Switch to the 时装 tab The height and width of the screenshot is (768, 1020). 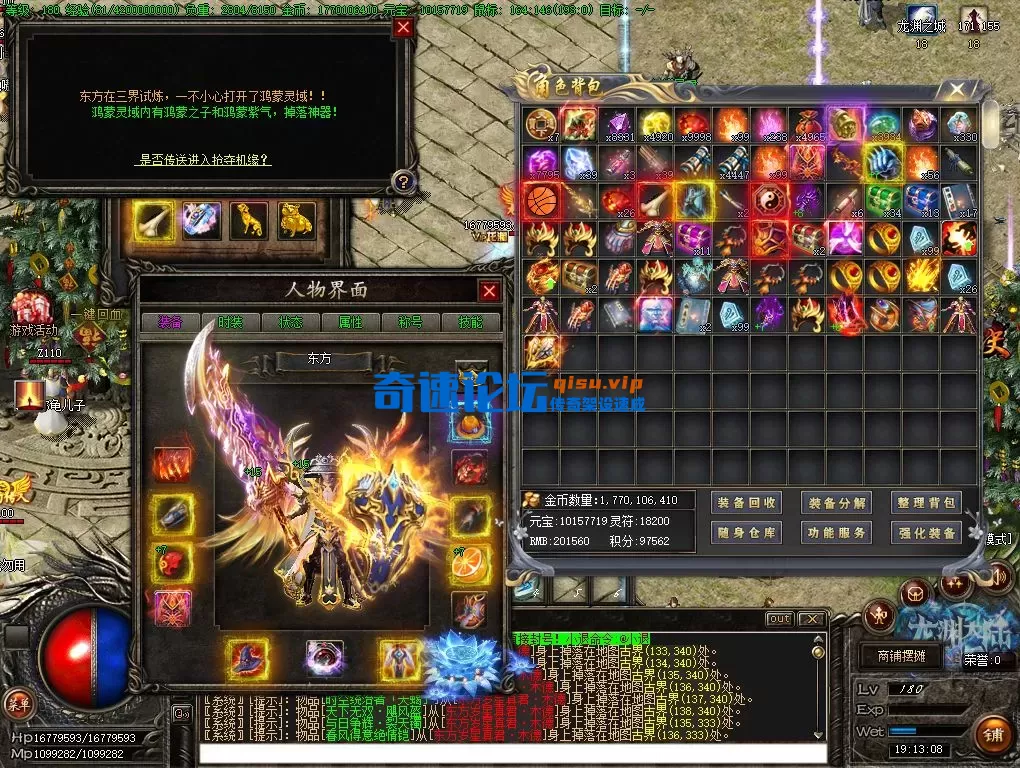point(230,322)
